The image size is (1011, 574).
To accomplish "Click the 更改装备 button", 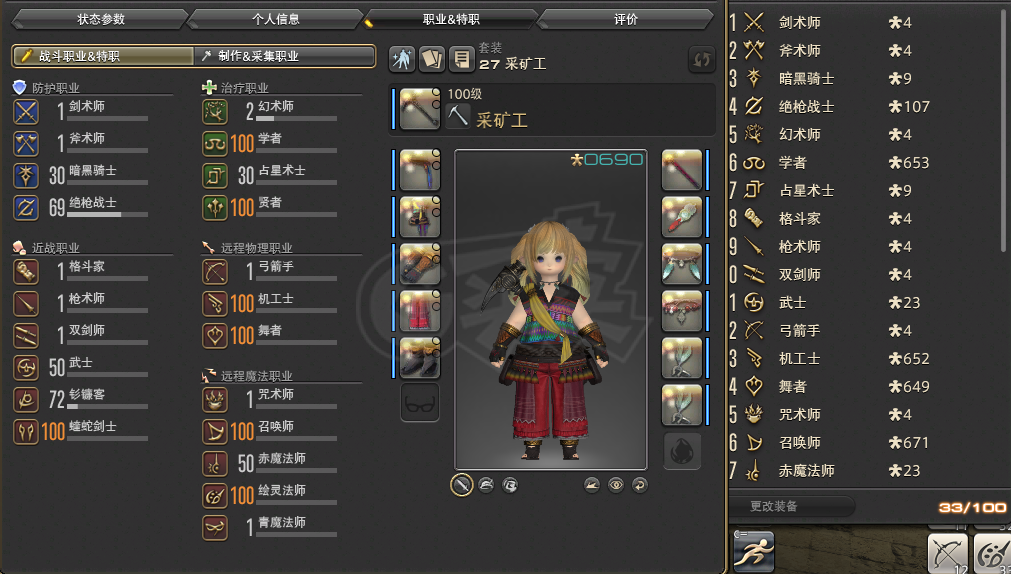I will (x=790, y=507).
